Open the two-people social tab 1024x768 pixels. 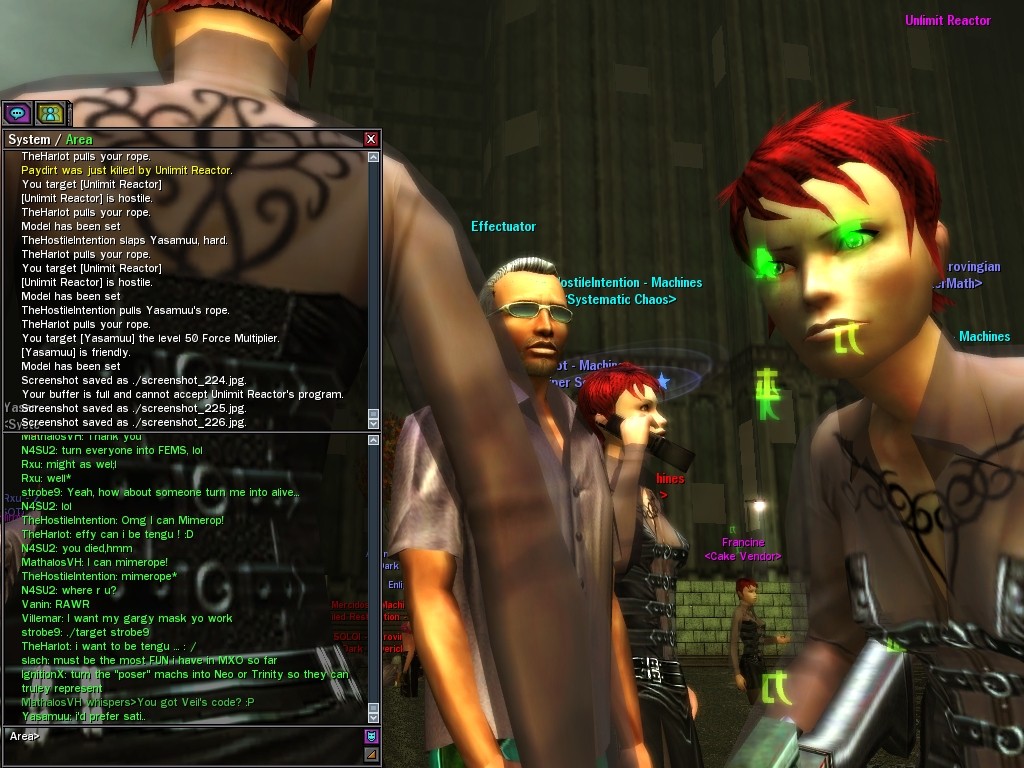tap(50, 113)
